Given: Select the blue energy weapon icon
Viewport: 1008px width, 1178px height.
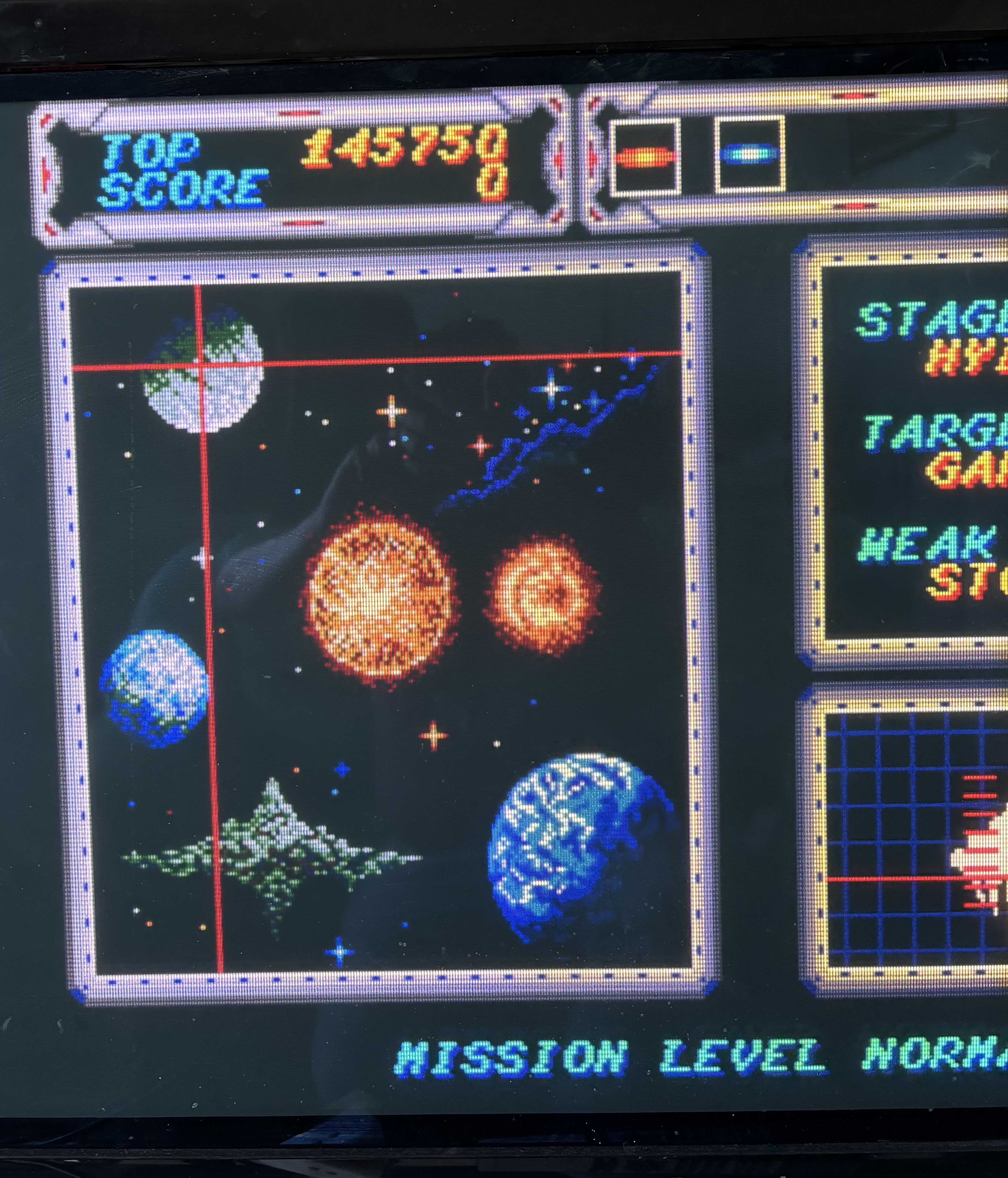Looking at the screenshot, I should 749,155.
